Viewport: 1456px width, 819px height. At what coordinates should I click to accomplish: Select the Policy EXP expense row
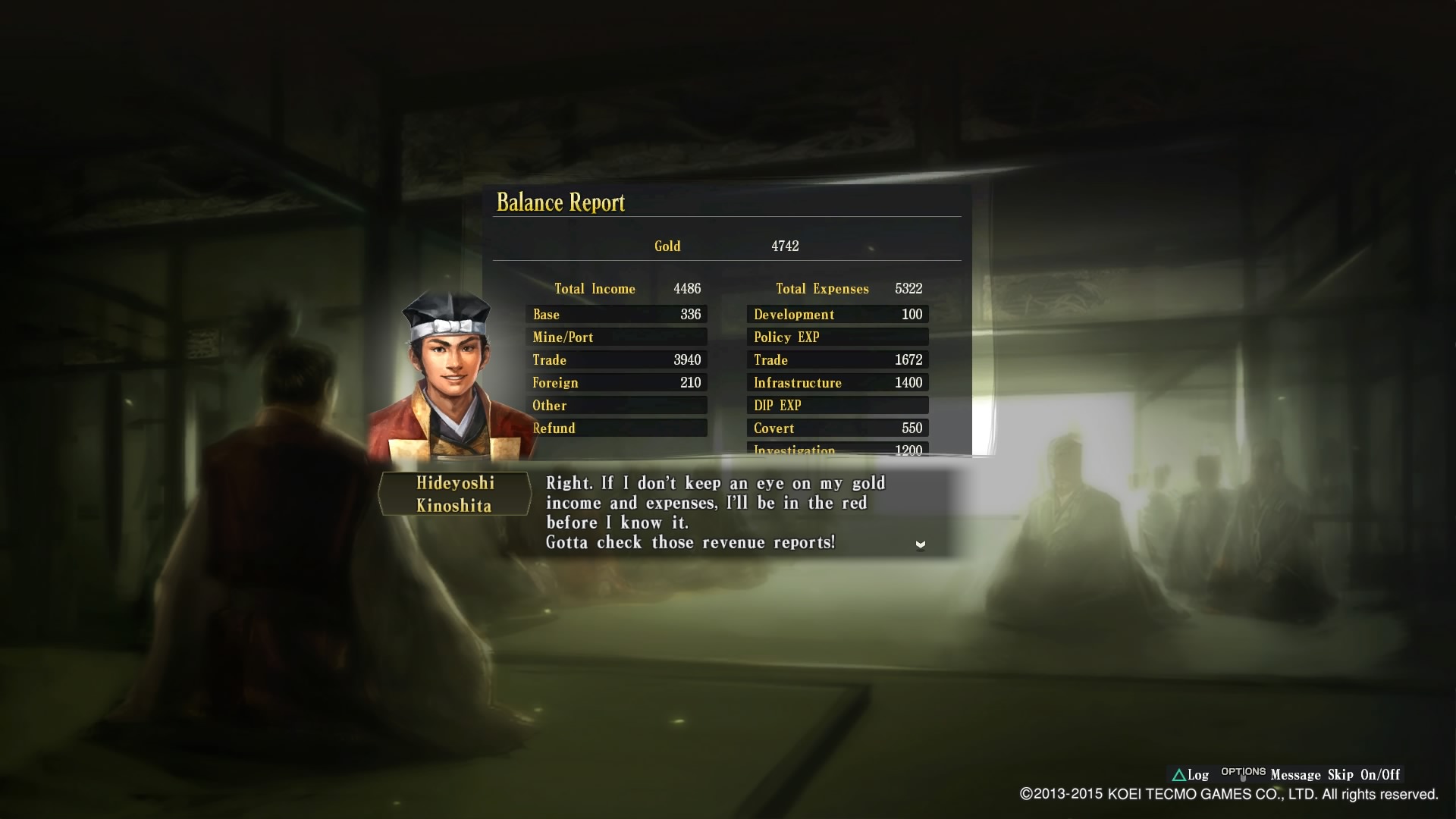point(837,337)
